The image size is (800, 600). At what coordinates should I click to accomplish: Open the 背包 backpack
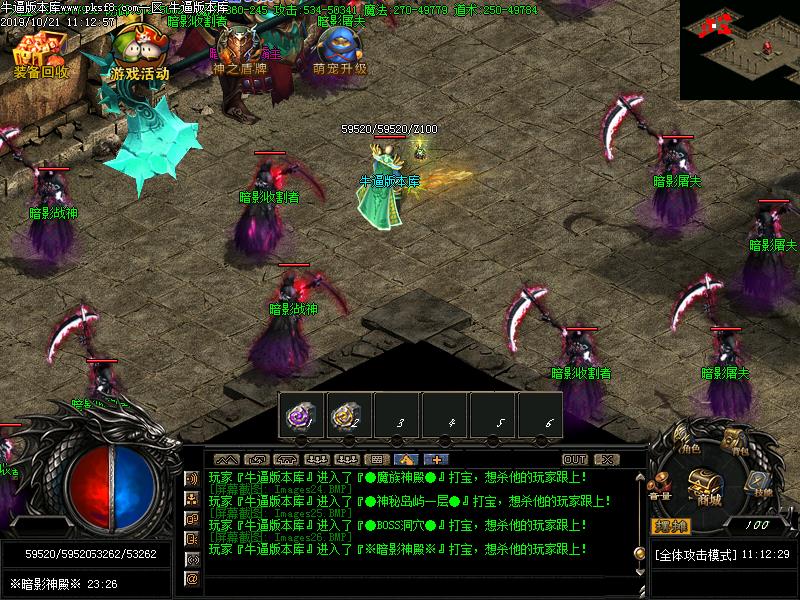coord(736,441)
